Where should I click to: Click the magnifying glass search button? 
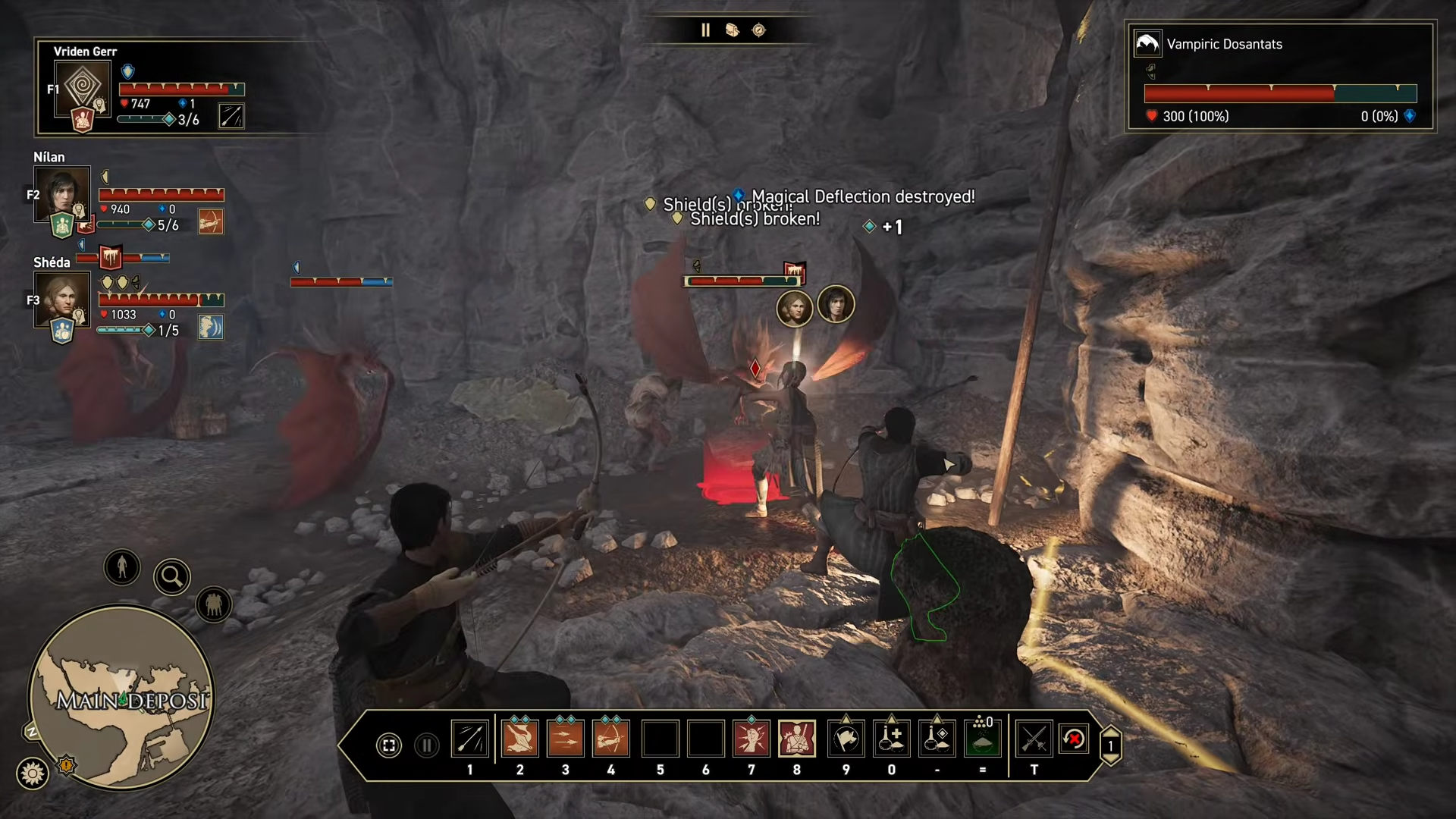pos(172,577)
